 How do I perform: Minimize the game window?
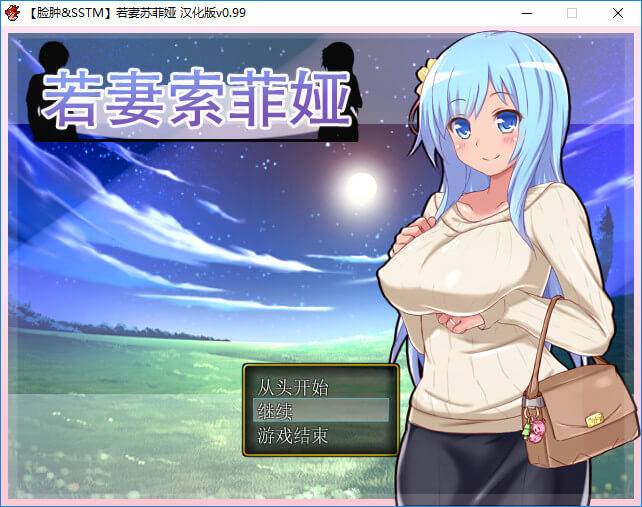click(x=526, y=13)
